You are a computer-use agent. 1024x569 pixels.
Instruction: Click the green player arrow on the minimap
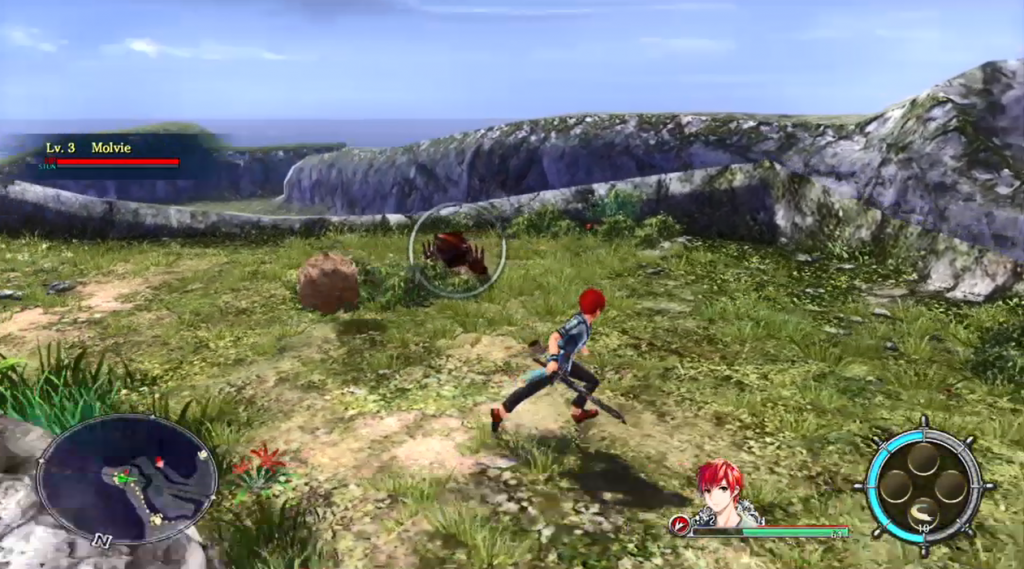(x=123, y=478)
